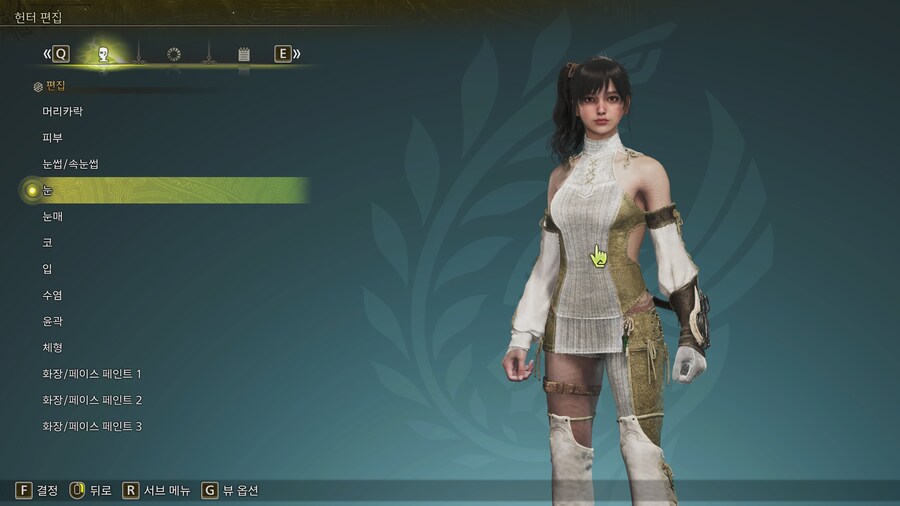Switch to the face head icon tab
The height and width of the screenshot is (506, 900).
[102, 54]
